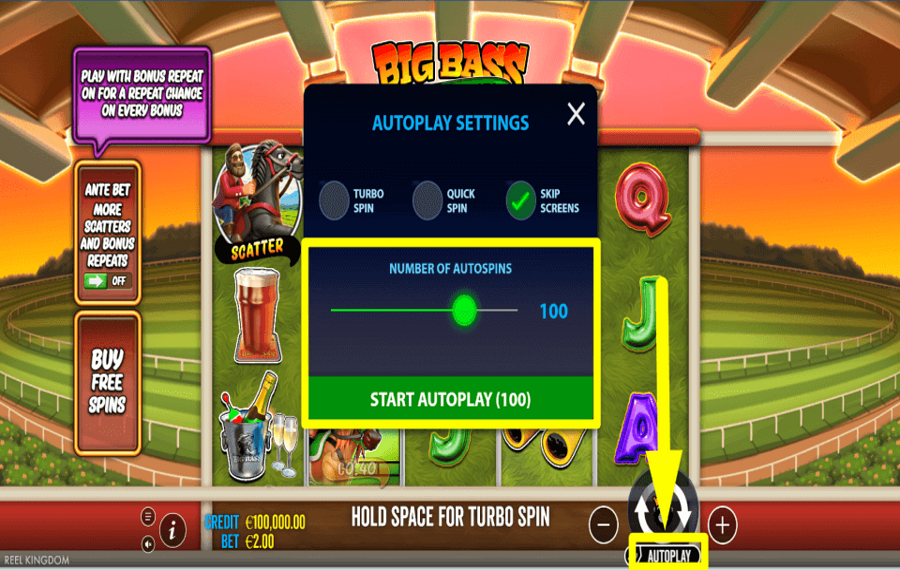The height and width of the screenshot is (570, 900).
Task: Start Autoplay with 100 spins
Action: click(450, 399)
